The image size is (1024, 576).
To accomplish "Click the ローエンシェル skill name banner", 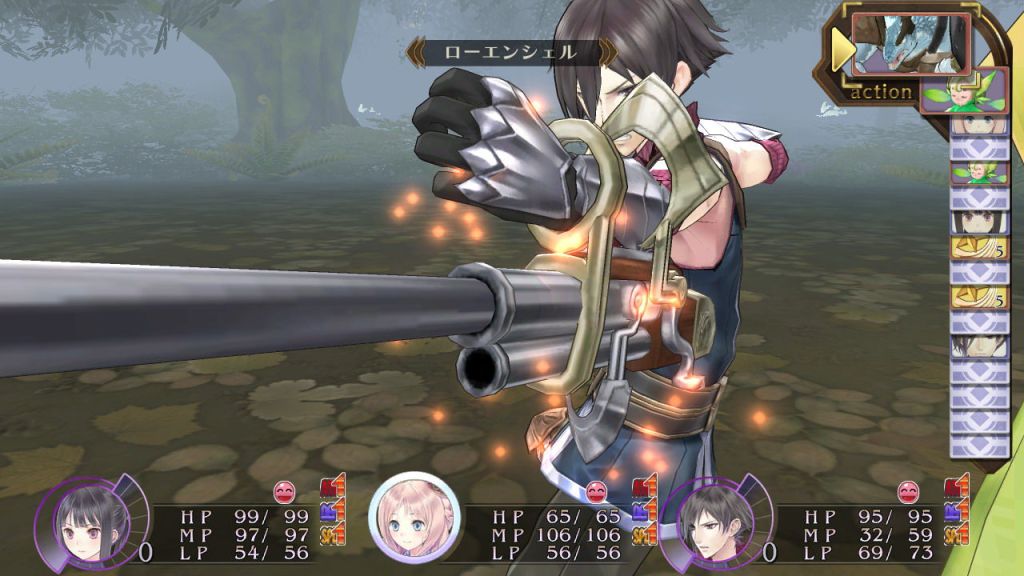I will click(511, 52).
